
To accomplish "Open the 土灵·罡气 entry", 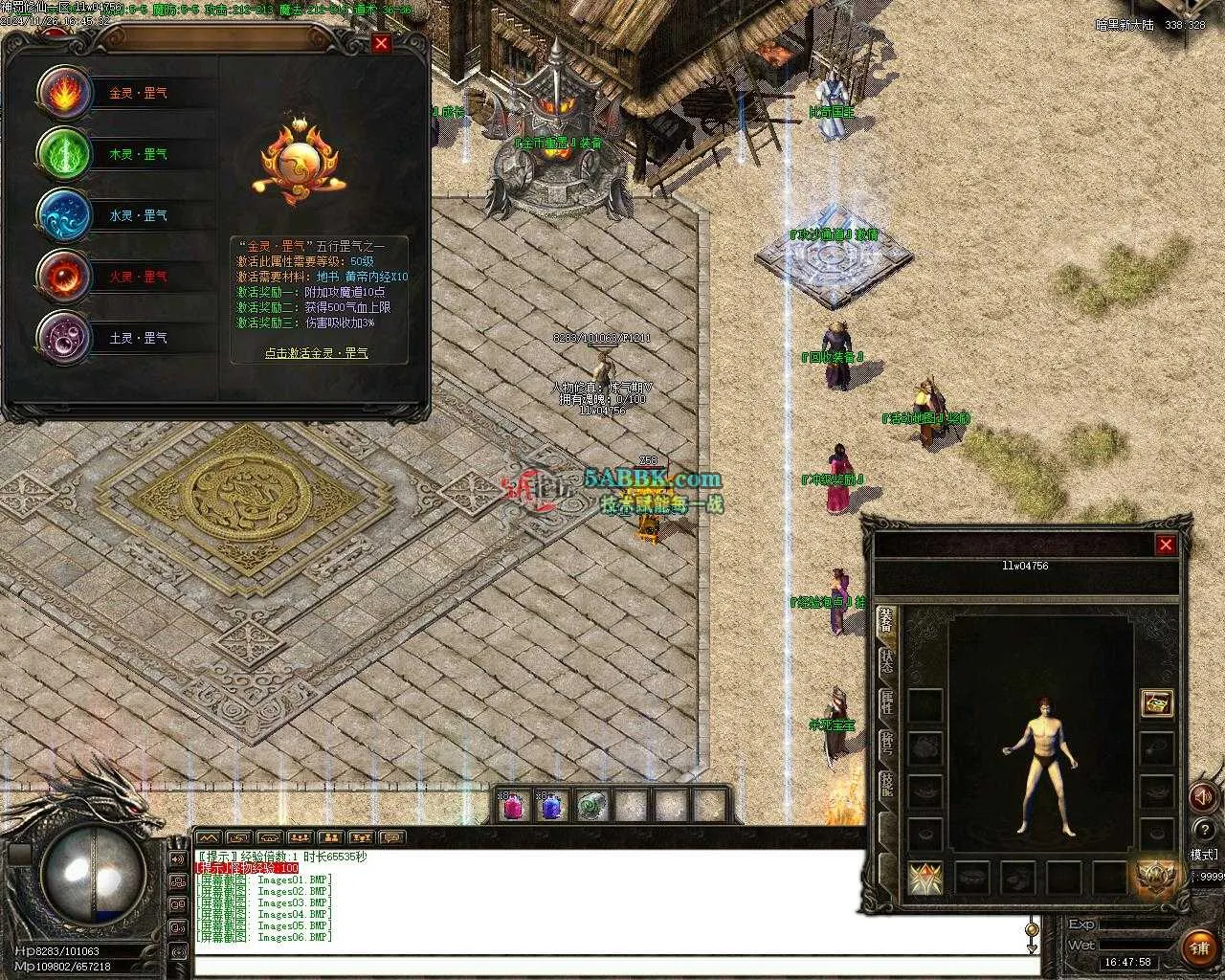I will click(138, 338).
